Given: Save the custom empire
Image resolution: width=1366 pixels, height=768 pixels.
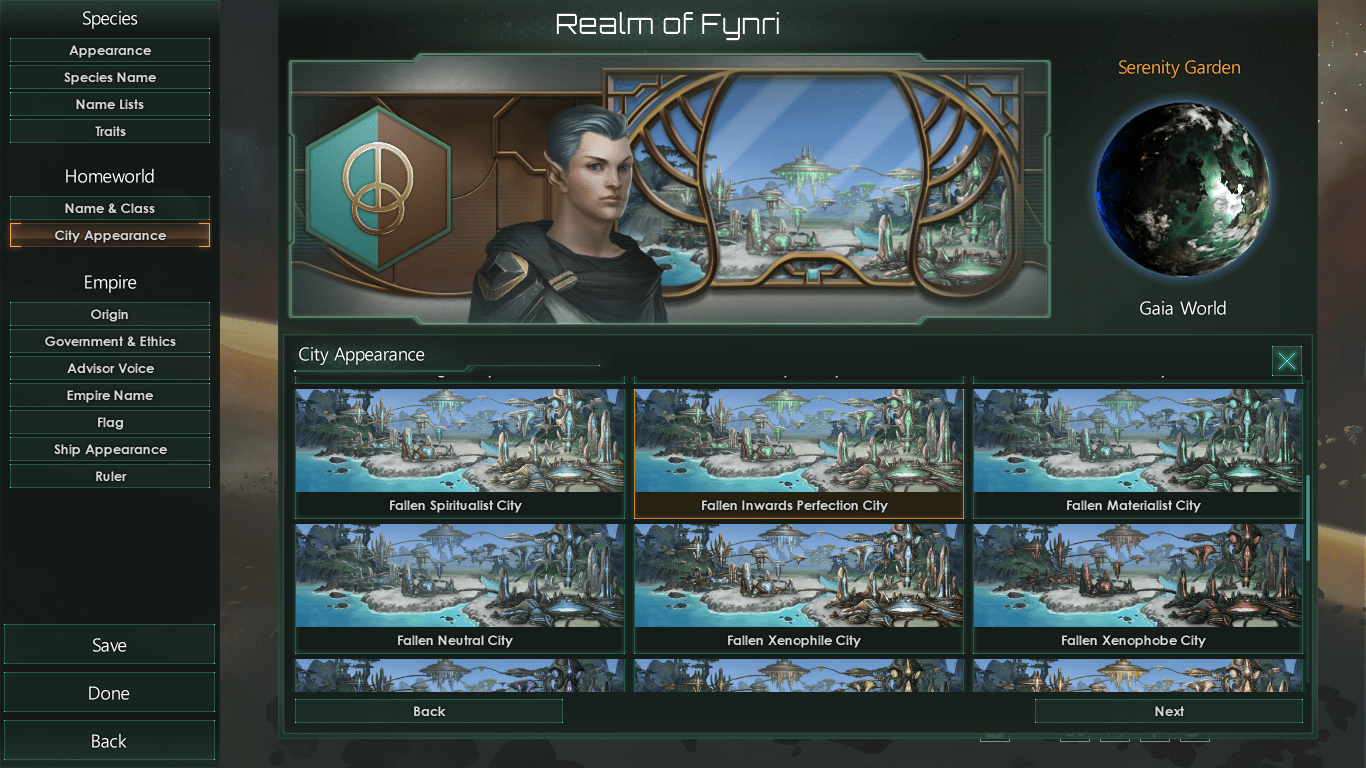Looking at the screenshot, I should pyautogui.click(x=109, y=645).
